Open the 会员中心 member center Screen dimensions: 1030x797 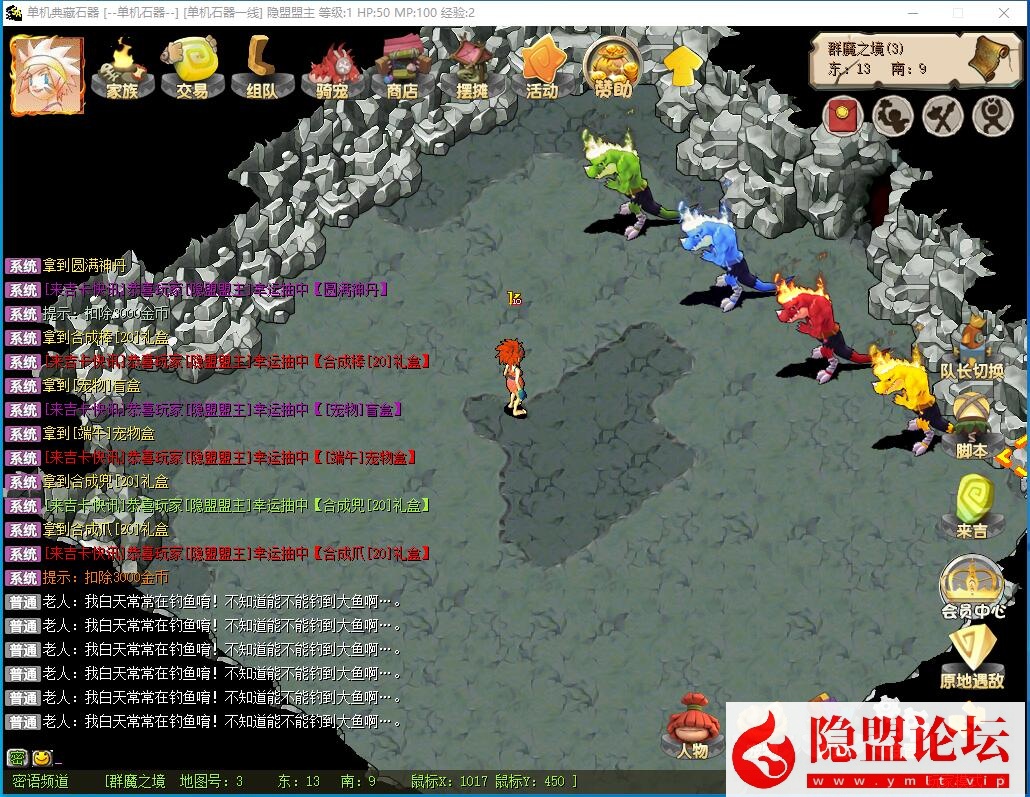click(972, 590)
